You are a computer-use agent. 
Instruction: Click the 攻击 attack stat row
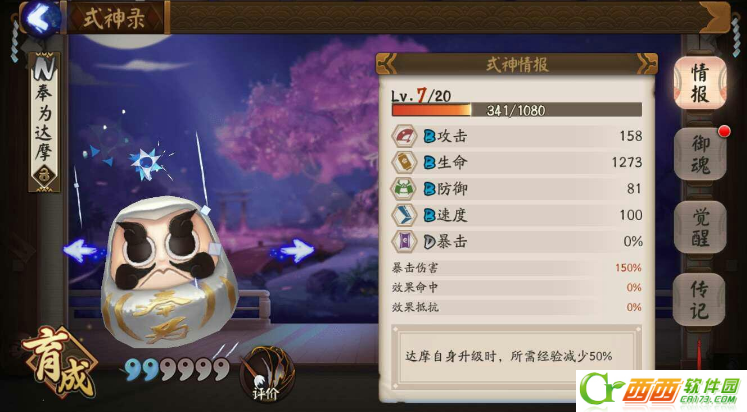(x=516, y=136)
